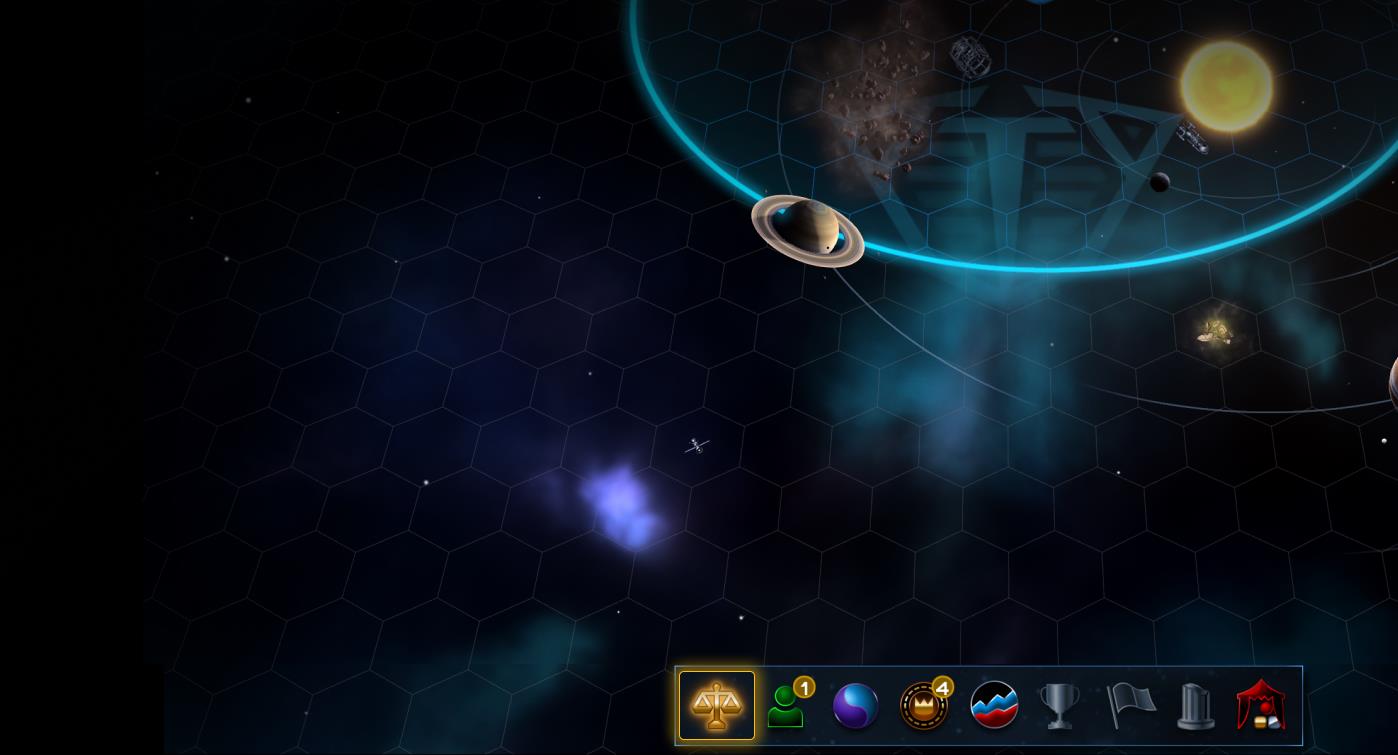Show the red and blue graph icon
Viewport: 1398px width, 755px height.
pyautogui.click(x=994, y=706)
